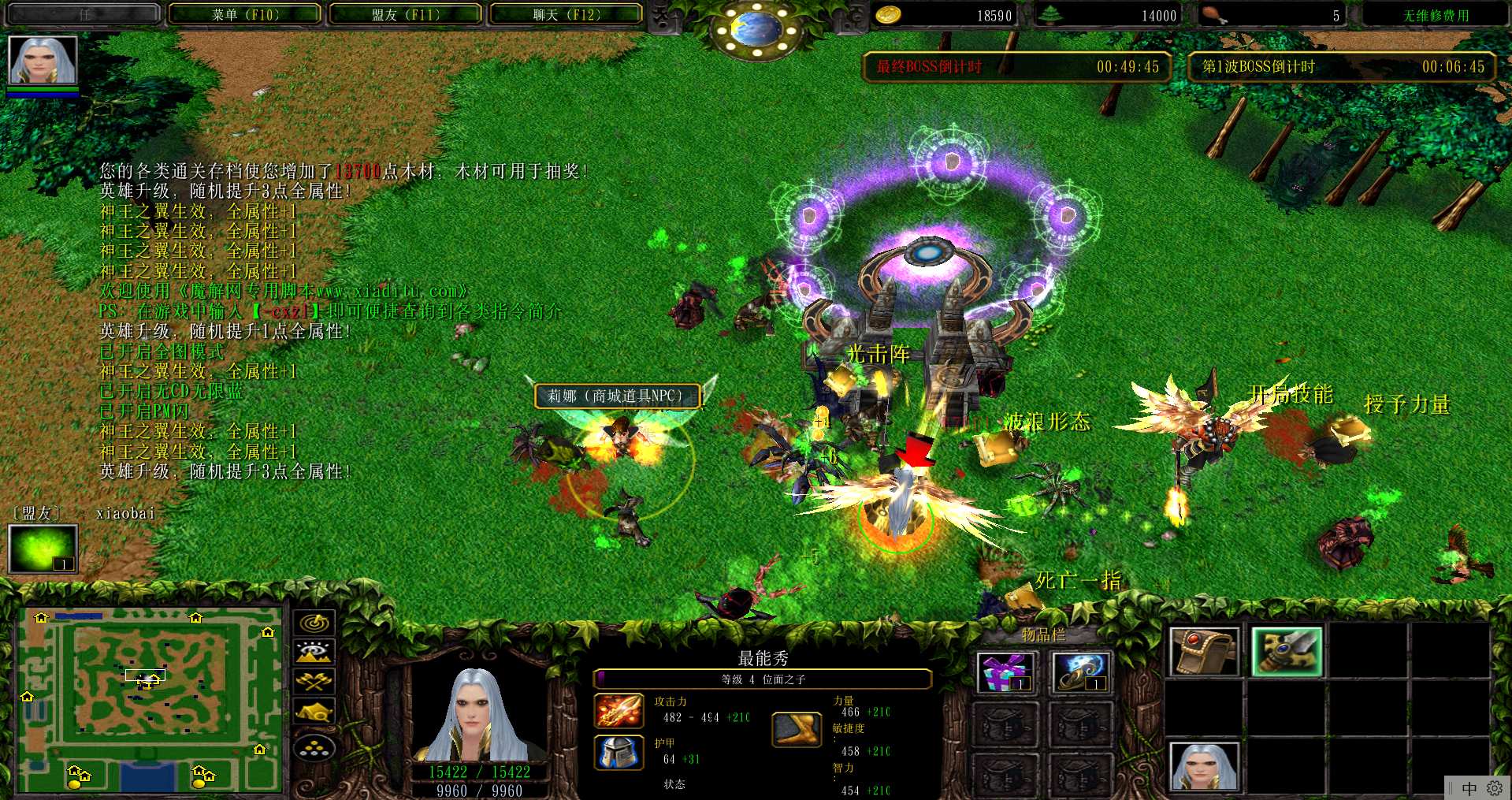Click the large hero portrait in unit panel
The image size is (1512, 800).
coord(475,715)
